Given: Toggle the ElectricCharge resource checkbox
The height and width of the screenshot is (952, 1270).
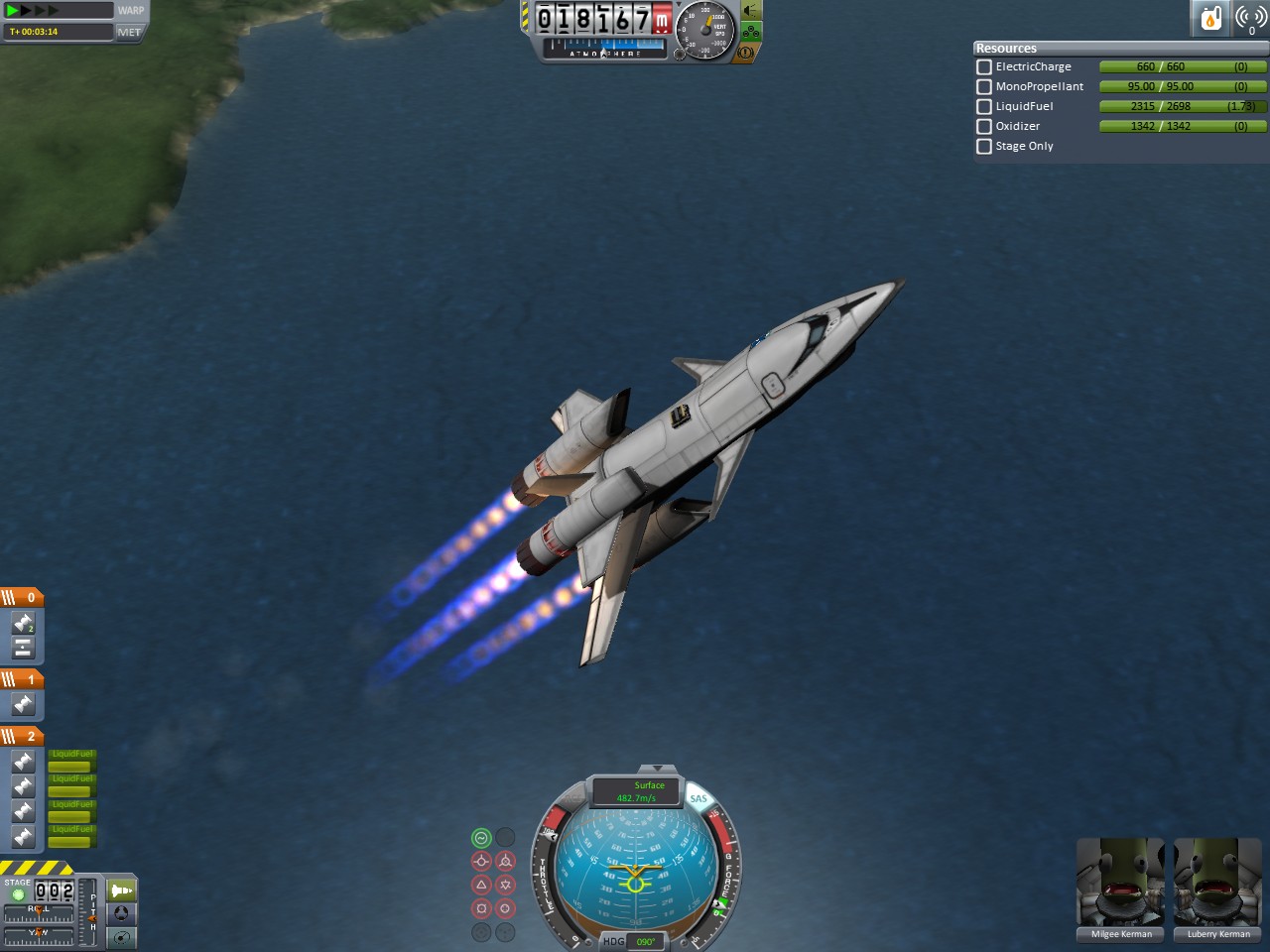Looking at the screenshot, I should click(x=984, y=67).
